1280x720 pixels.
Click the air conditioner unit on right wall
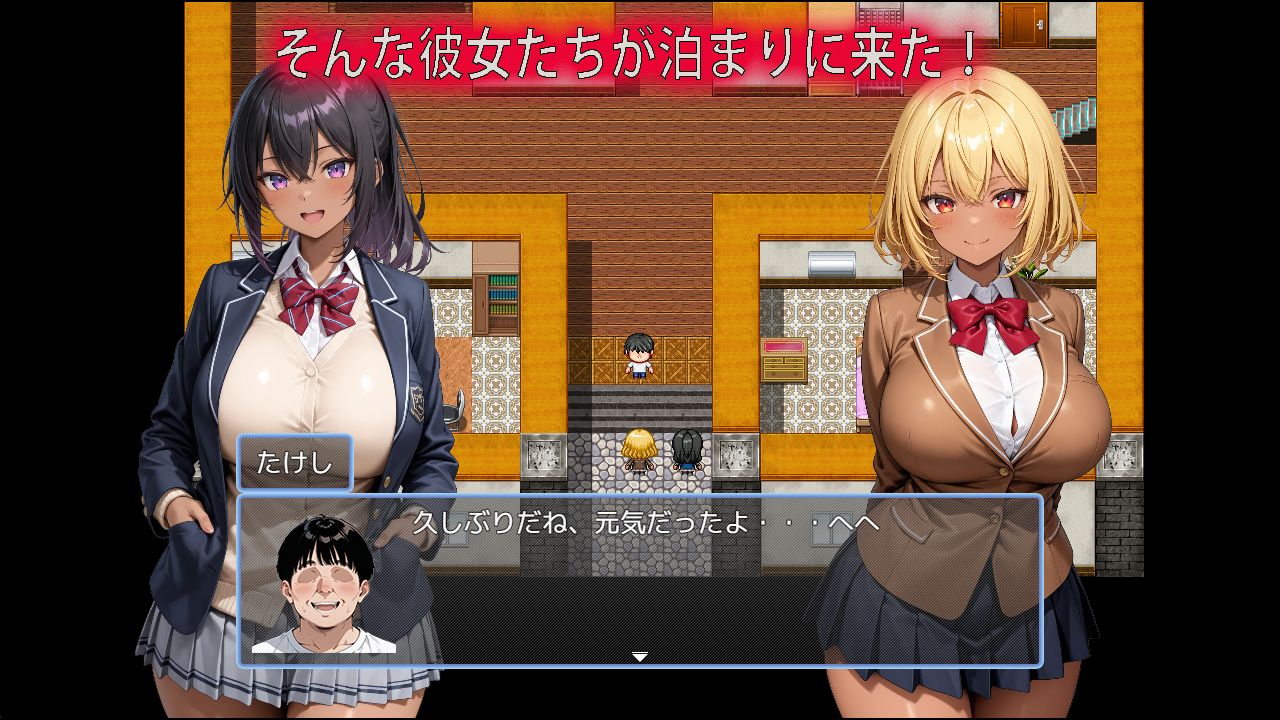(832, 264)
